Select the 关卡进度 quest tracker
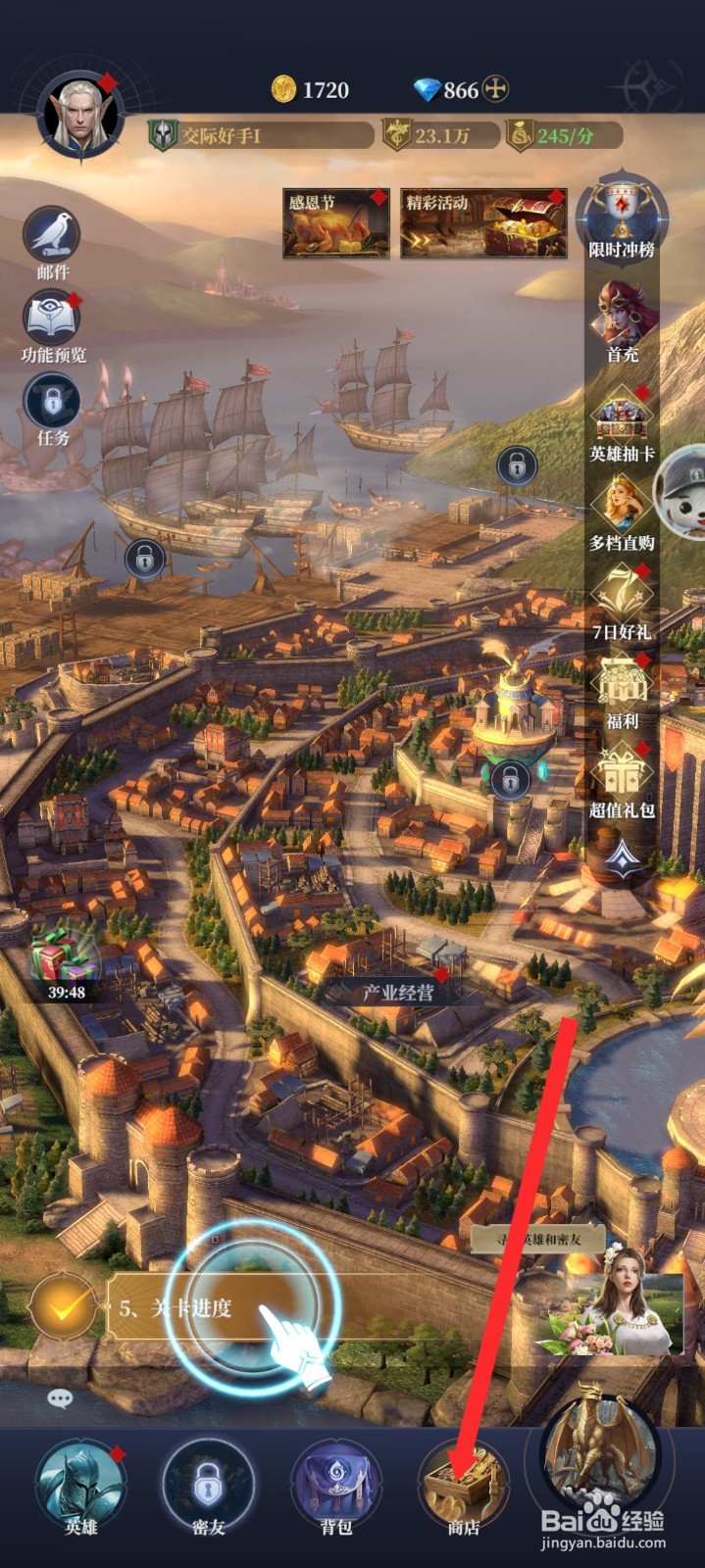The height and width of the screenshot is (1568, 705). (176, 1308)
